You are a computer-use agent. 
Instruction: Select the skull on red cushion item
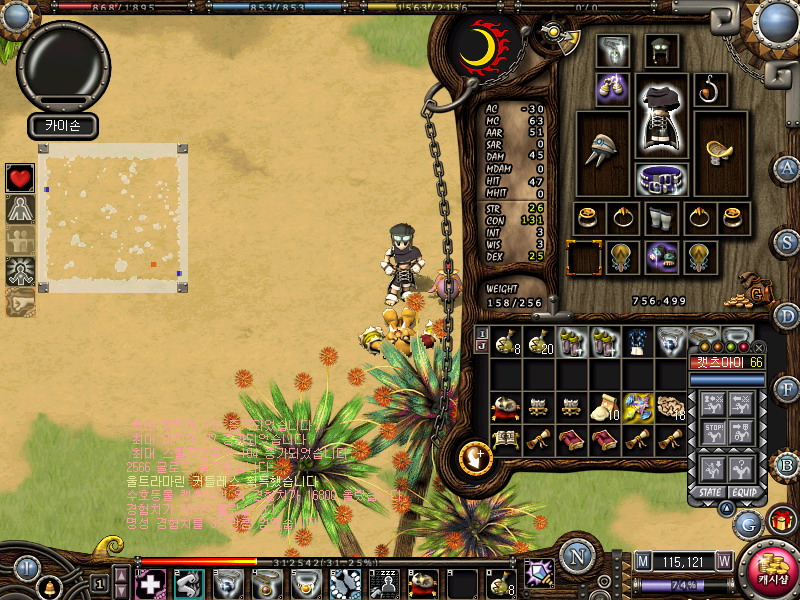505,408
